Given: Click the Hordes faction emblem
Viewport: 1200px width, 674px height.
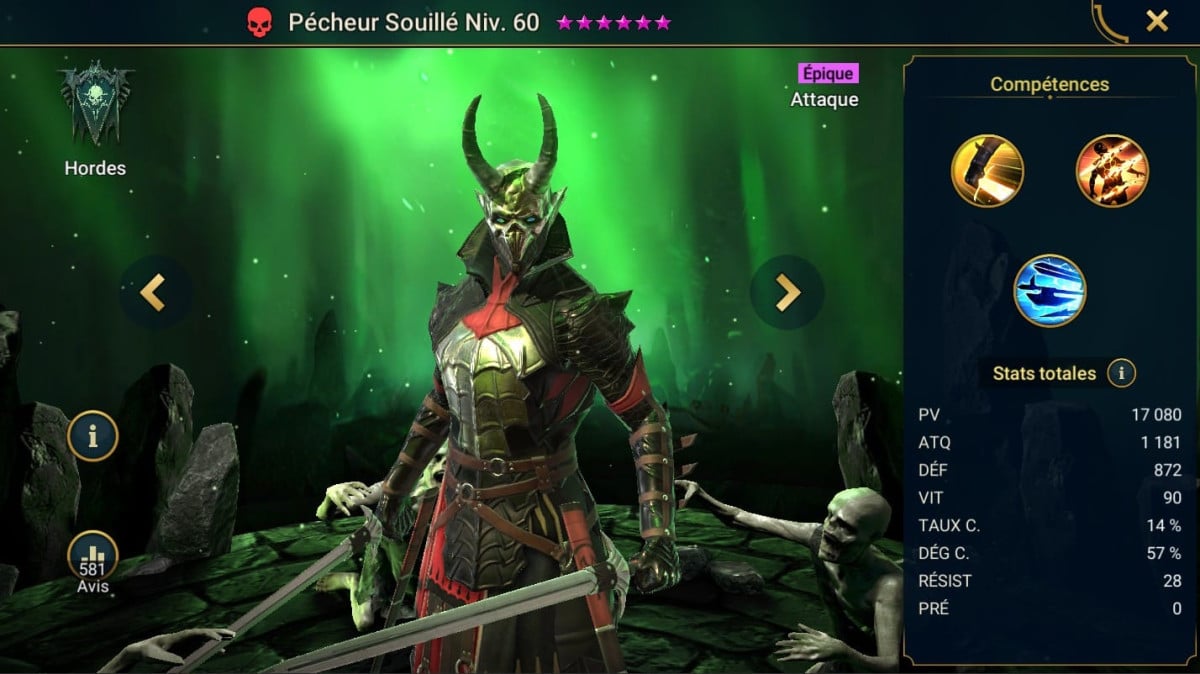Looking at the screenshot, I should click(x=95, y=107).
